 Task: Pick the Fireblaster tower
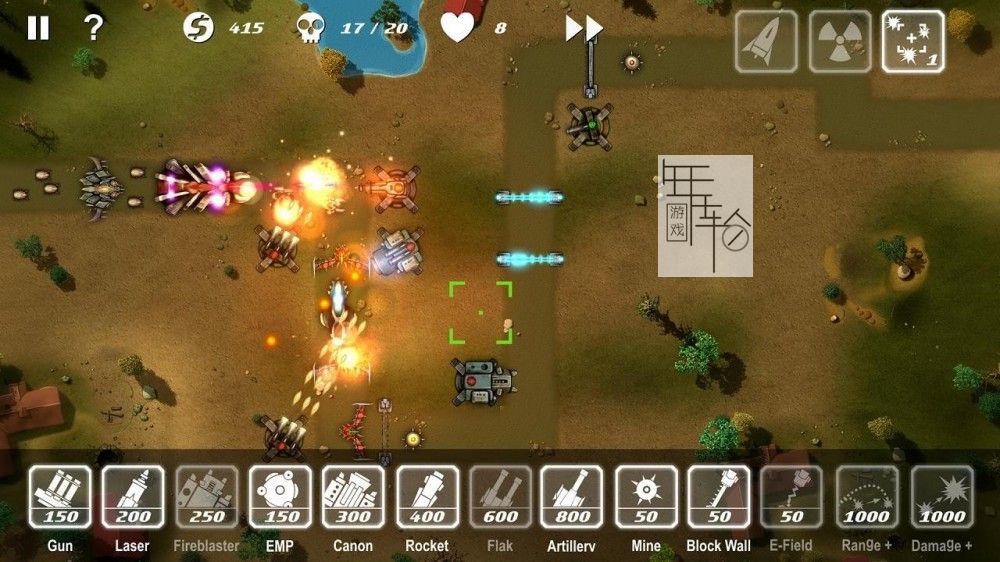click(207, 497)
